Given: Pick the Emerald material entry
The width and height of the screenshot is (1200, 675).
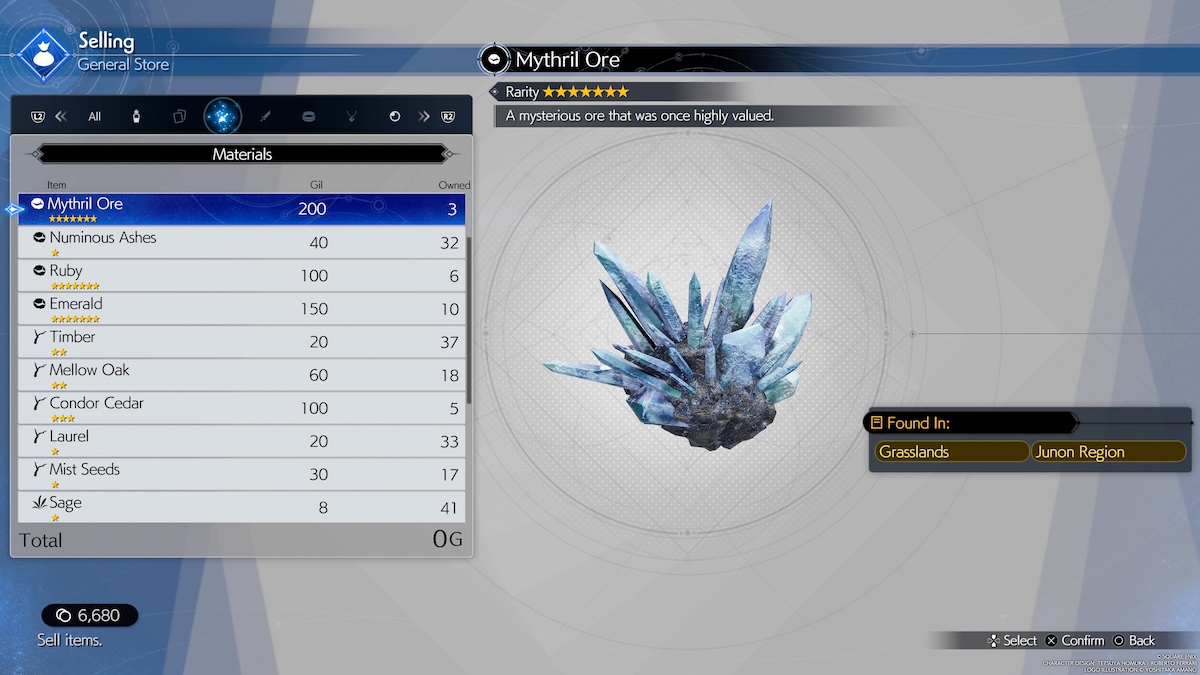Looking at the screenshot, I should [242, 308].
